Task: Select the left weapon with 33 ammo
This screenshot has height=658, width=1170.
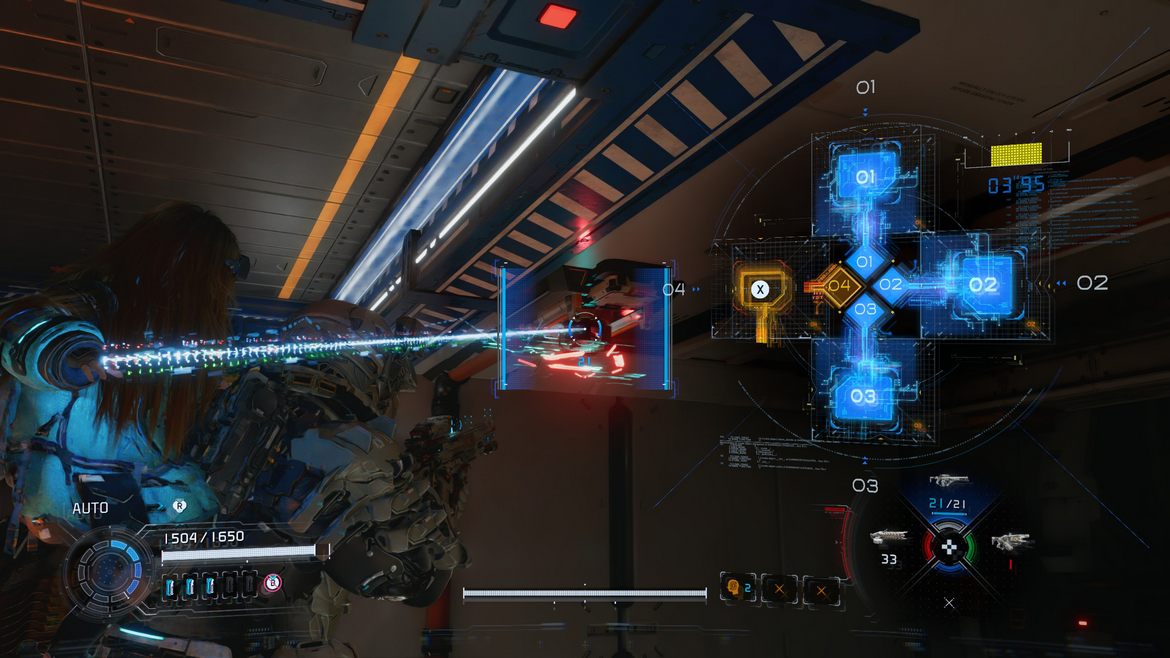Action: [x=888, y=538]
